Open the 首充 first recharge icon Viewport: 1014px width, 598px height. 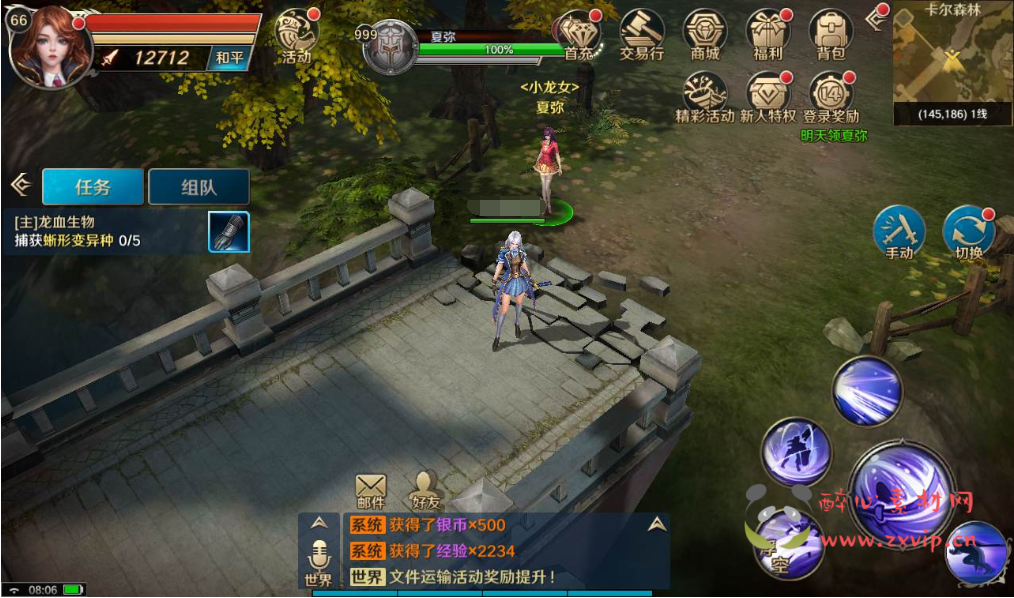coord(578,35)
